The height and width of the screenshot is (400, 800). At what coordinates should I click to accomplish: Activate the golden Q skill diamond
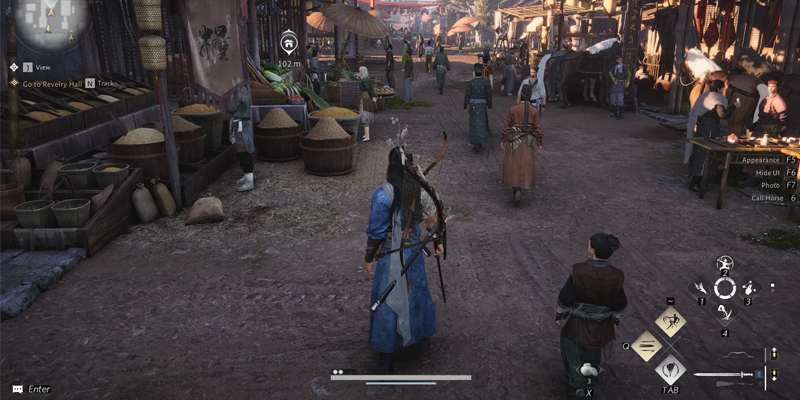646,346
